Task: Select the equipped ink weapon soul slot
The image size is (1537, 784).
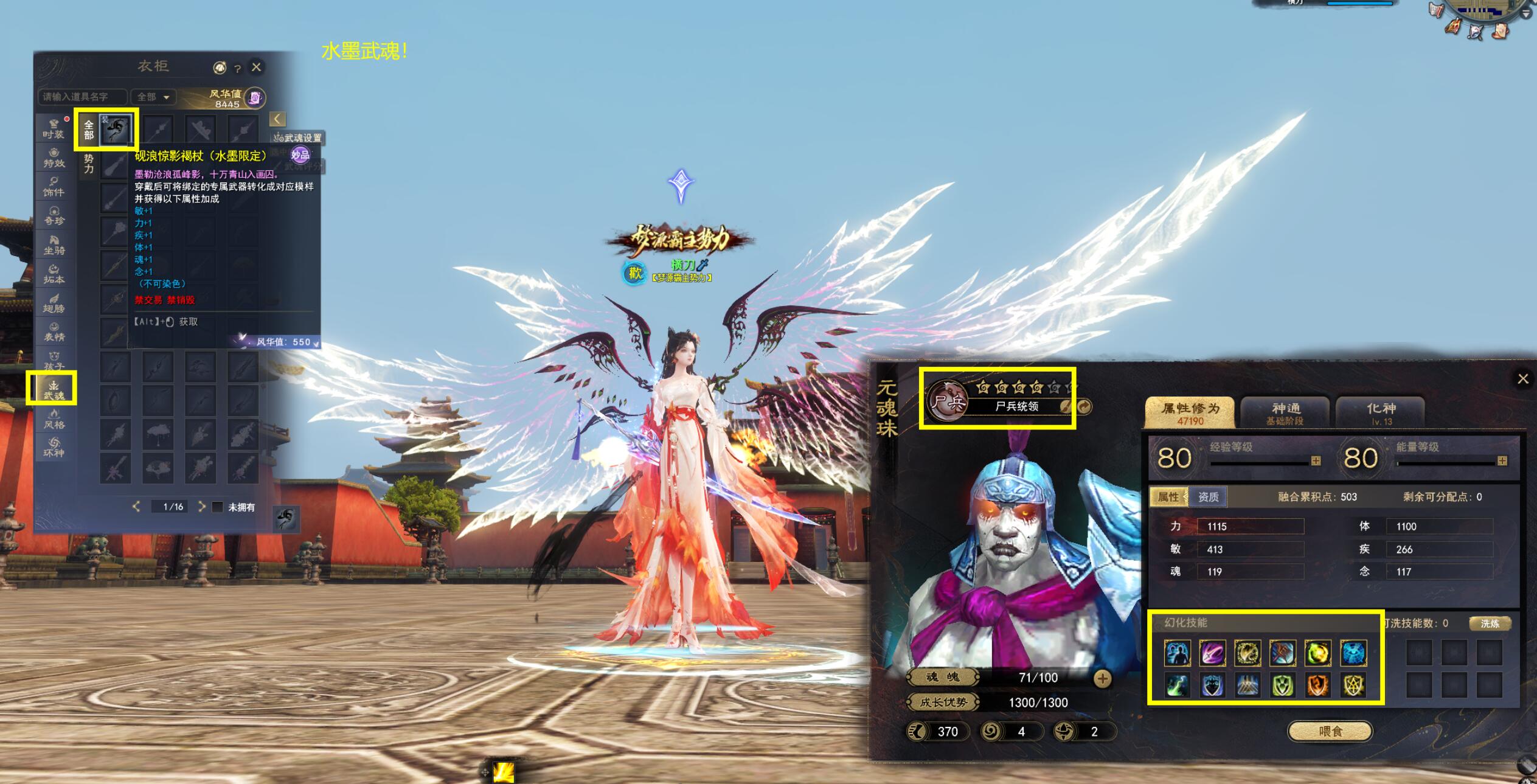Action: [116, 130]
